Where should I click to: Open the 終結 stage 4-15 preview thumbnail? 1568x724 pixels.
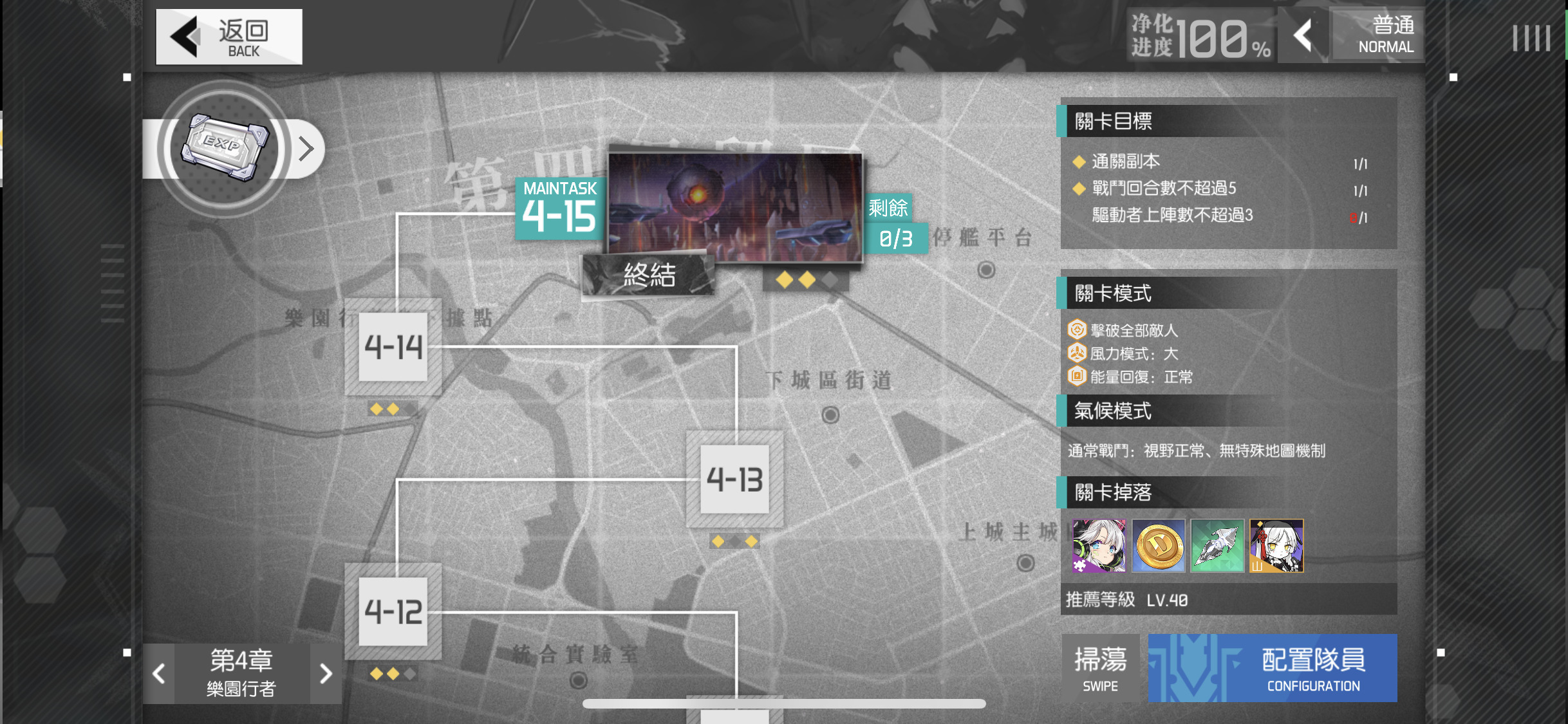click(734, 206)
